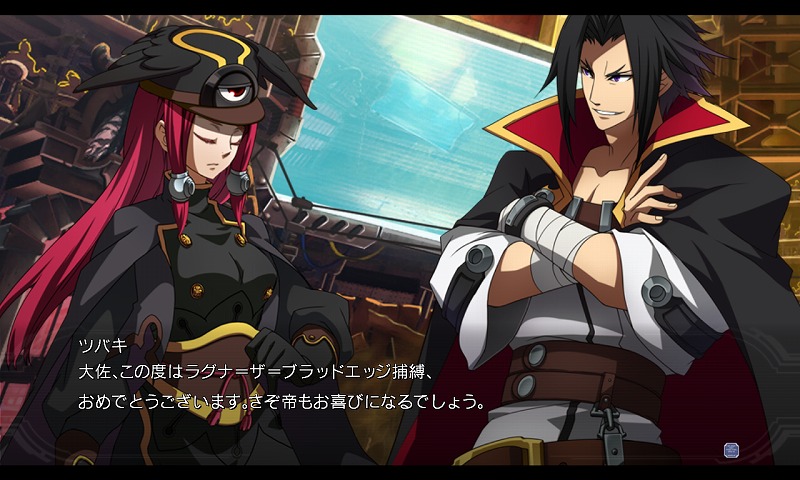Click the blue dialogue advance icon
Screen dimensions: 800x480
pyautogui.click(x=731, y=451)
